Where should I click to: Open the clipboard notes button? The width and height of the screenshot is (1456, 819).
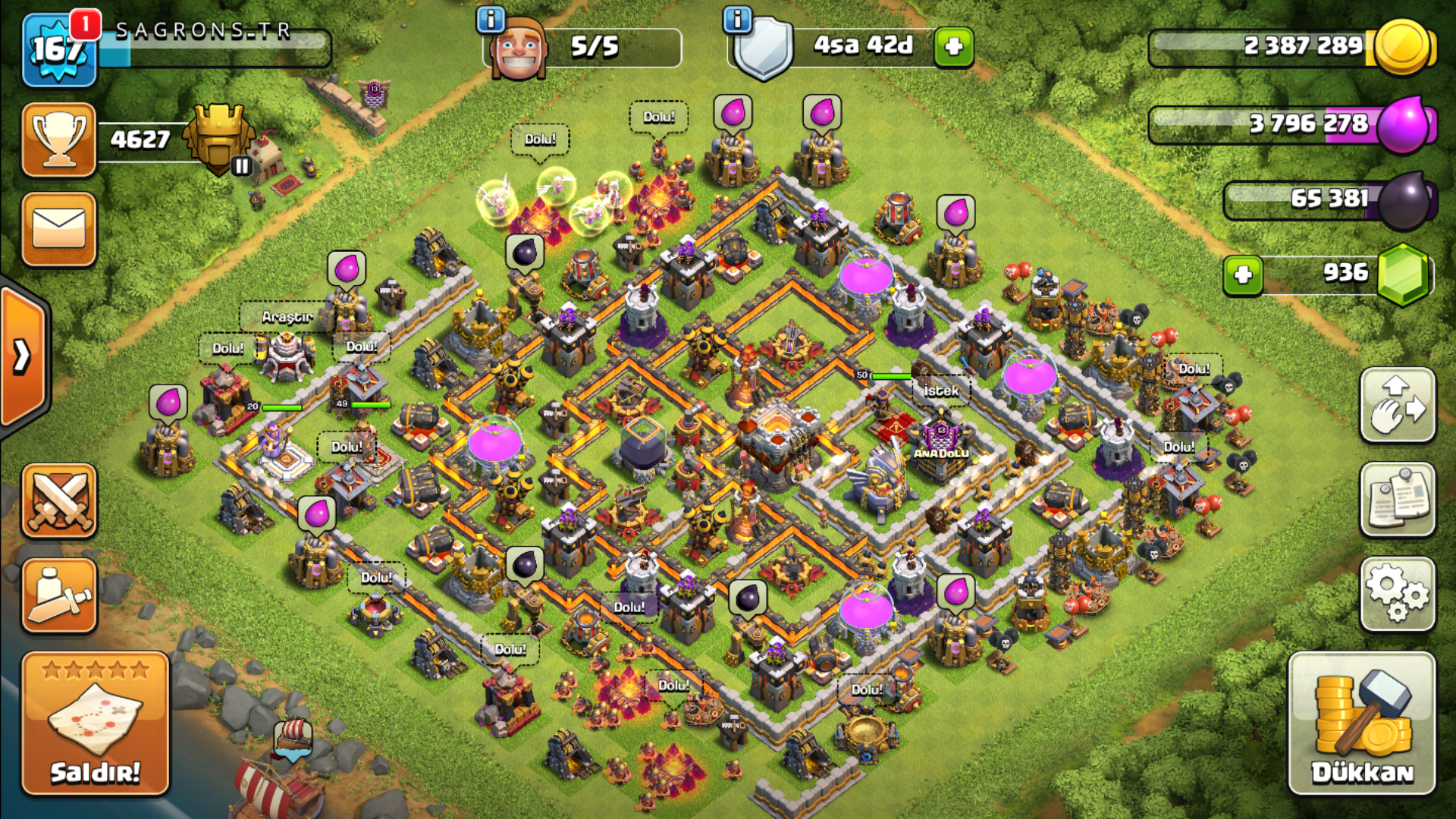click(1398, 500)
